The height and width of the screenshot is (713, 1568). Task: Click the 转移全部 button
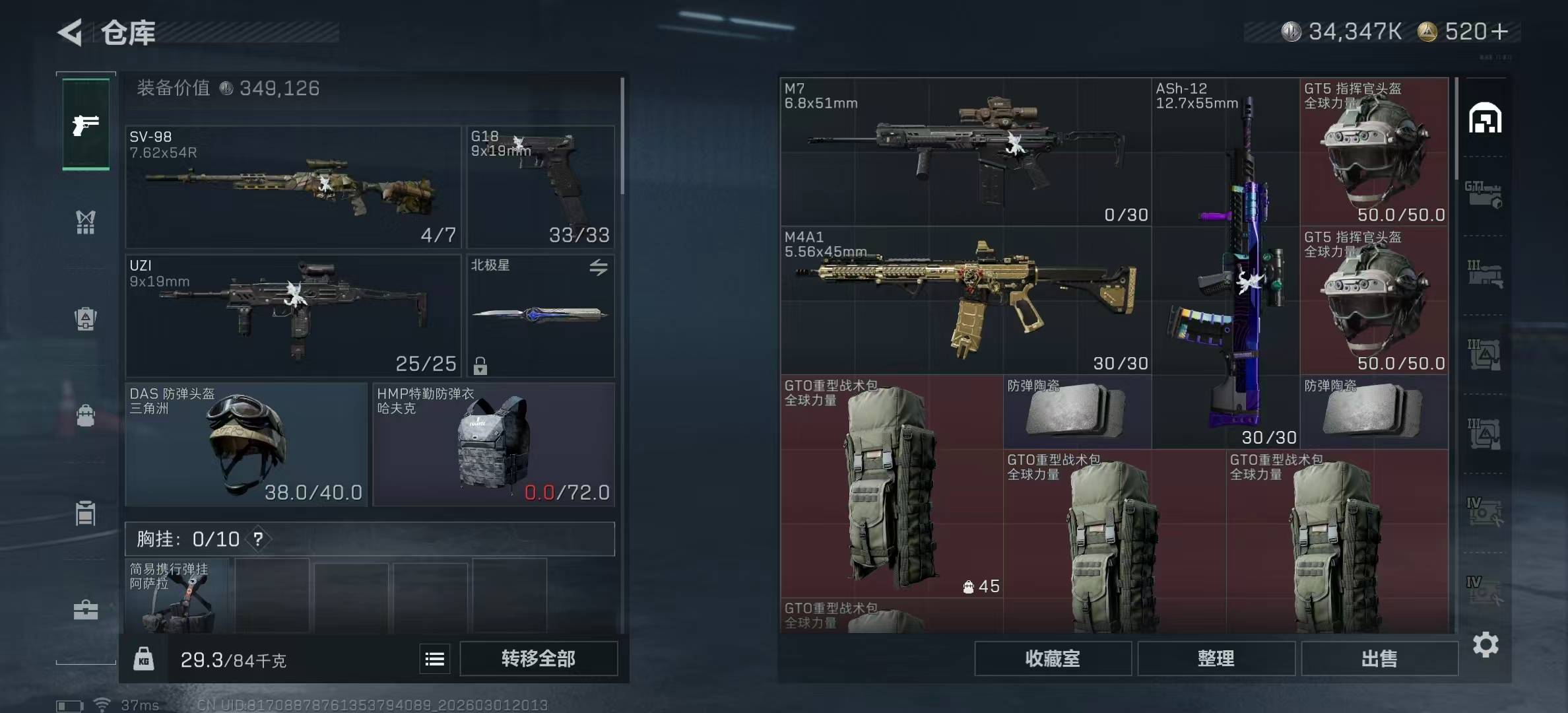539,659
